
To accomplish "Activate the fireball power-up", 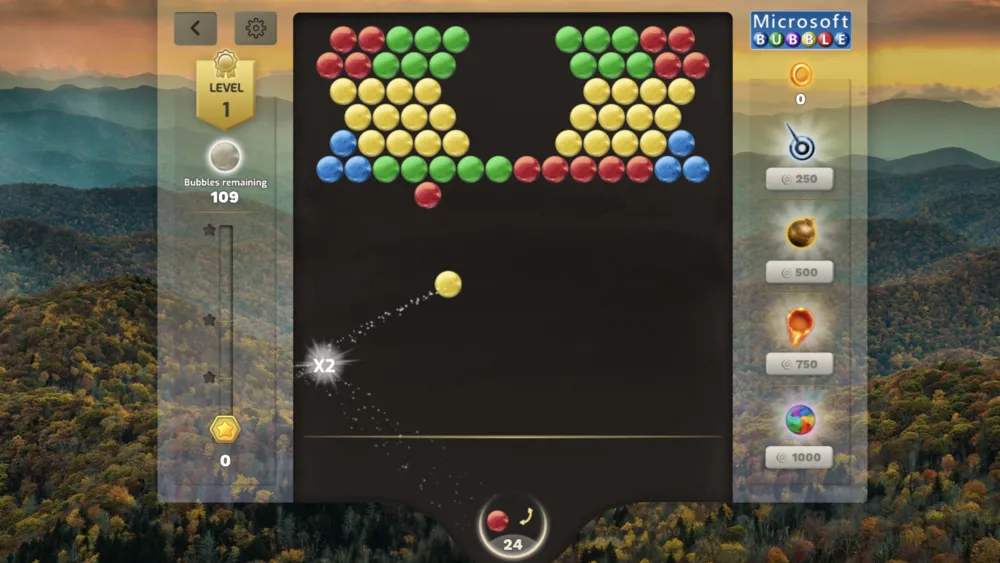I will (800, 326).
